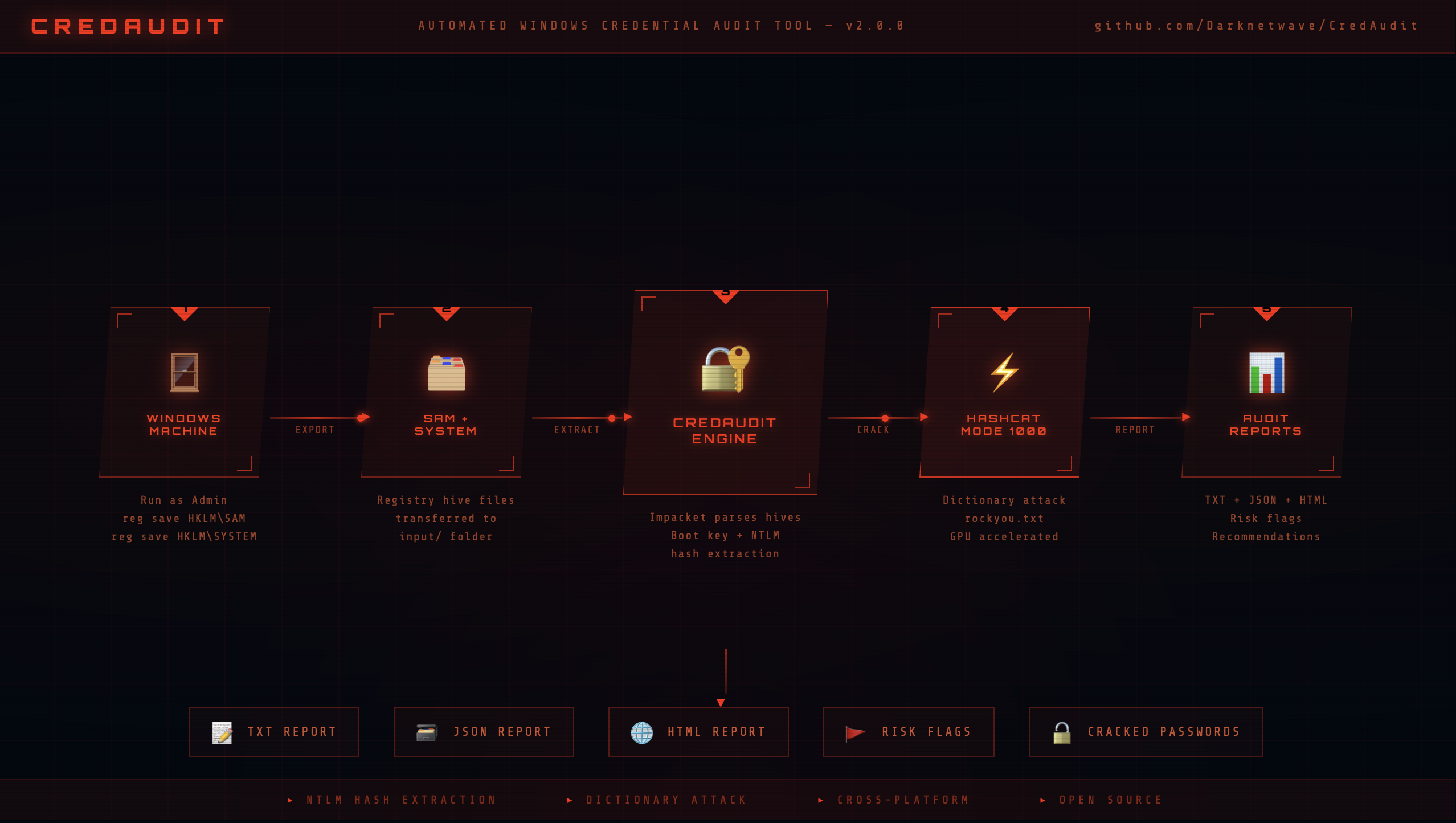
Task: Choose the SAM + SYSTEM step card
Action: [446, 392]
